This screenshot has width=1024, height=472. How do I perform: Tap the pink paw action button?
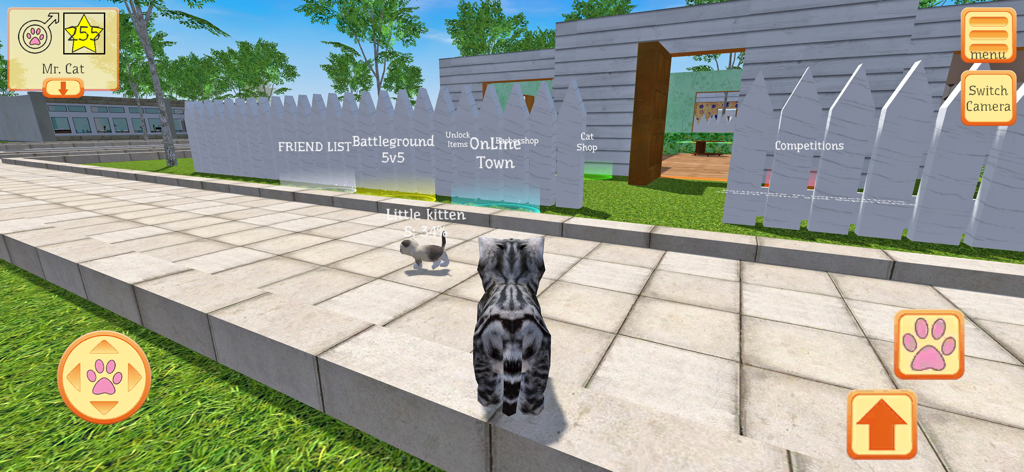click(x=929, y=344)
